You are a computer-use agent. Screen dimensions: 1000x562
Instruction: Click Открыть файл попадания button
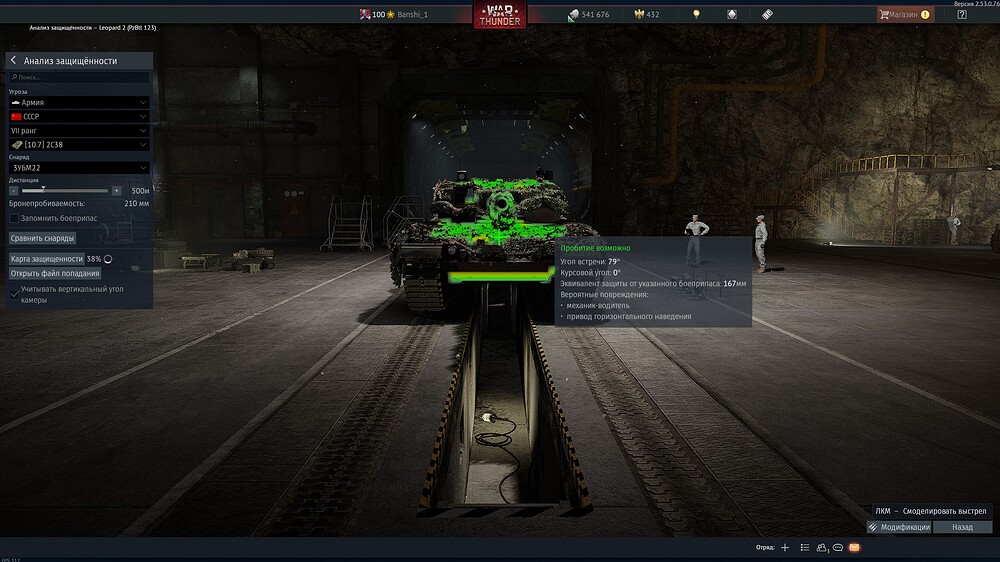pyautogui.click(x=55, y=273)
